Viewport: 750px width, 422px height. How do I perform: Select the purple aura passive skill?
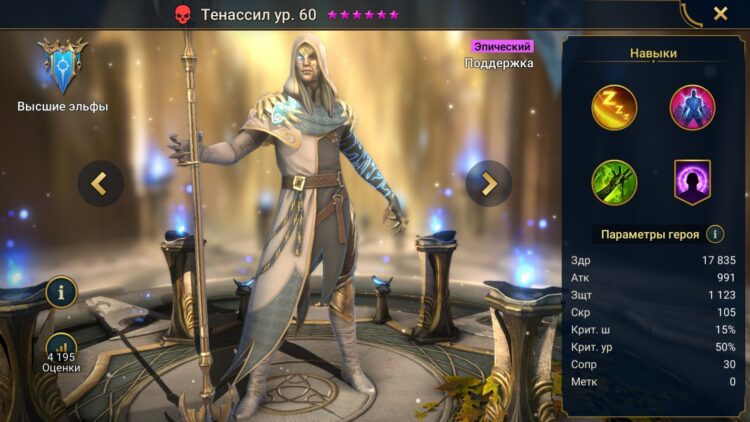(692, 182)
